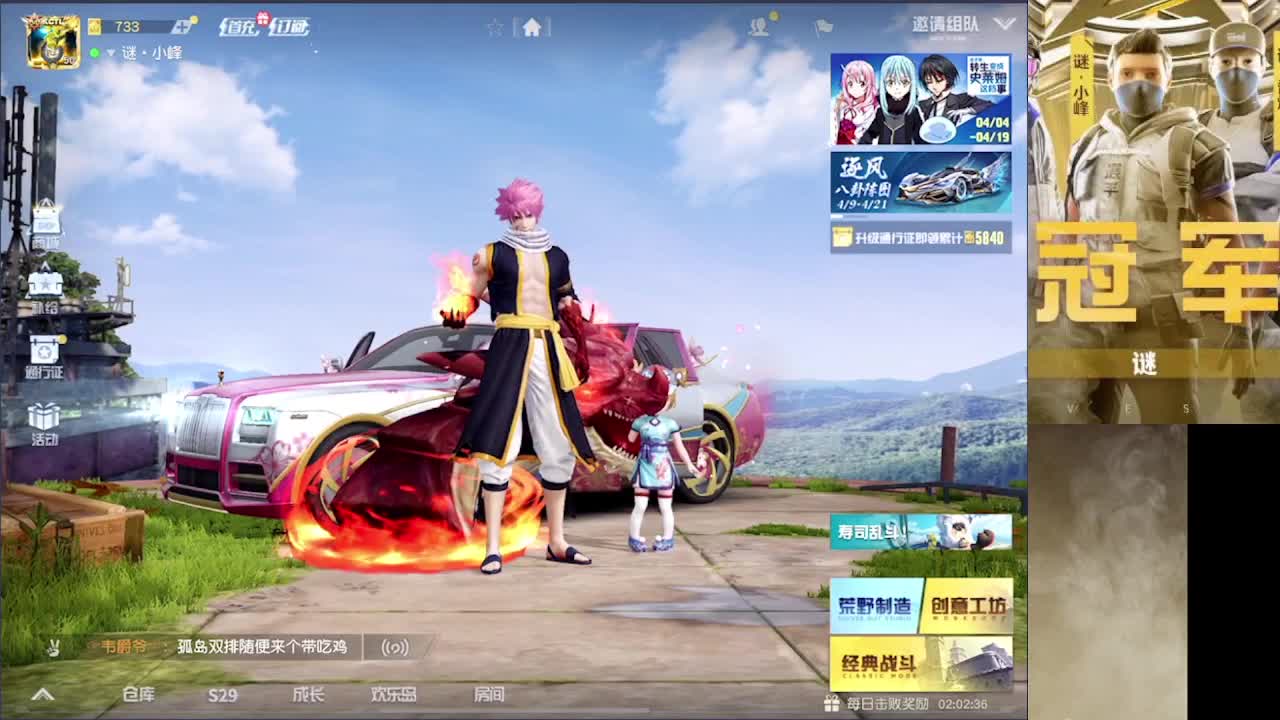Expand the 邀请组队 invite team chevron
Viewport: 1280px width, 720px height.
click(x=1003, y=22)
